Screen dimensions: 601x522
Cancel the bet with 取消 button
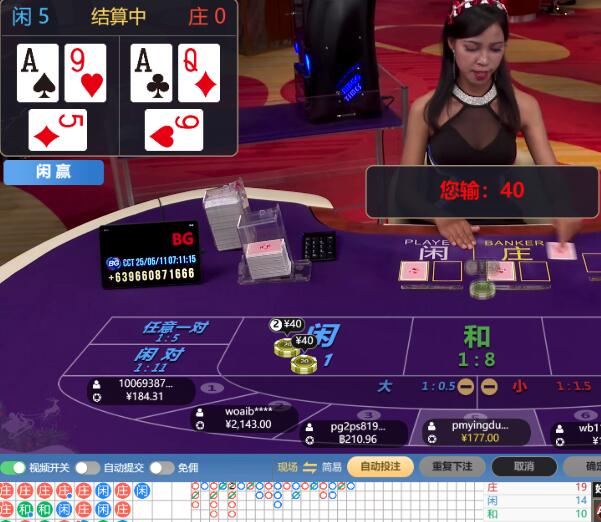(523, 467)
